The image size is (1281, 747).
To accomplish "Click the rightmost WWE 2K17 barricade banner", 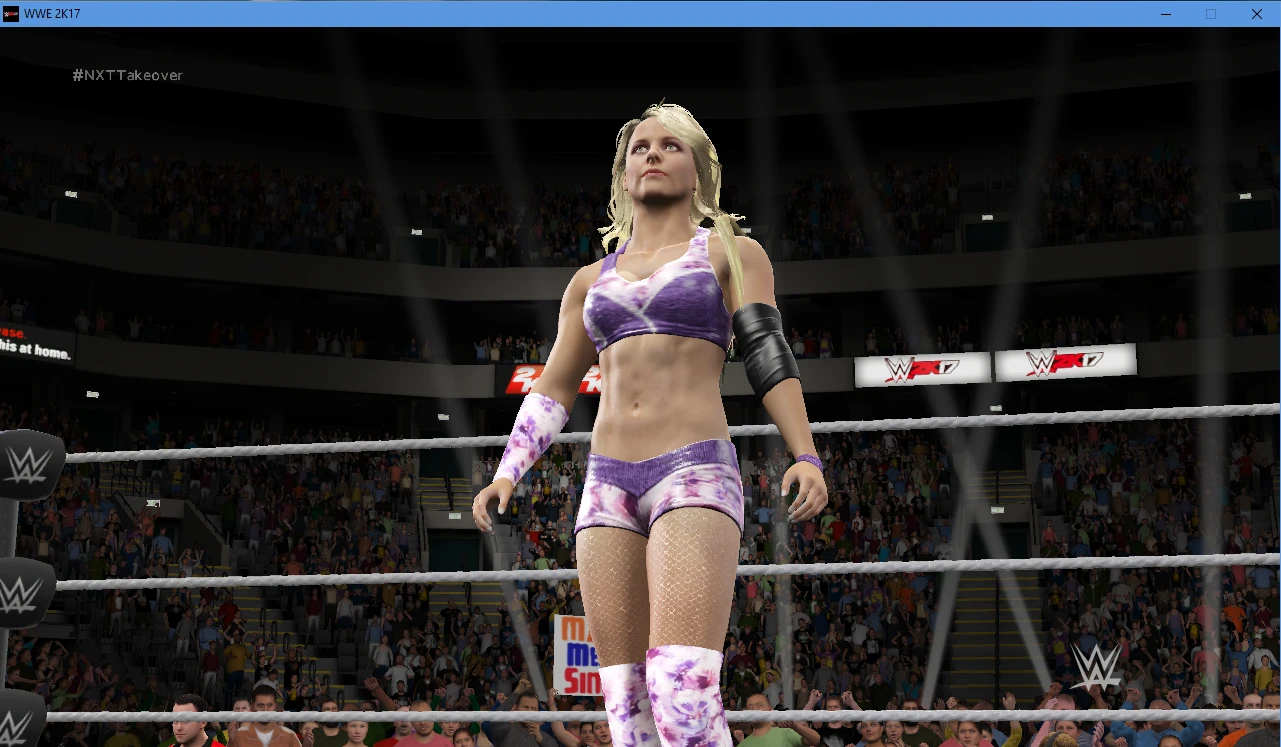I will [x=1065, y=363].
